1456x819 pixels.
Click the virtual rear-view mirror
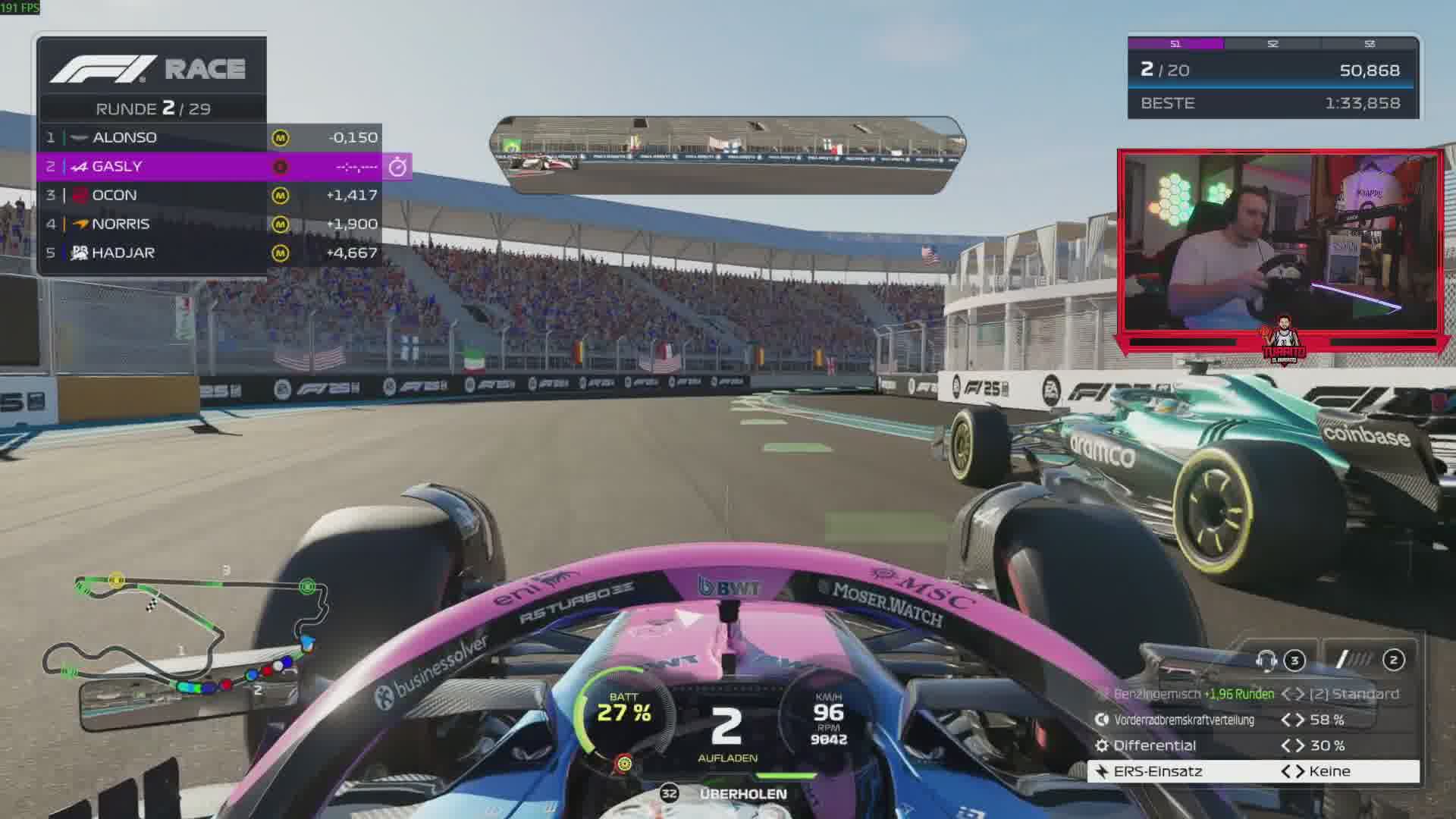[x=727, y=155]
